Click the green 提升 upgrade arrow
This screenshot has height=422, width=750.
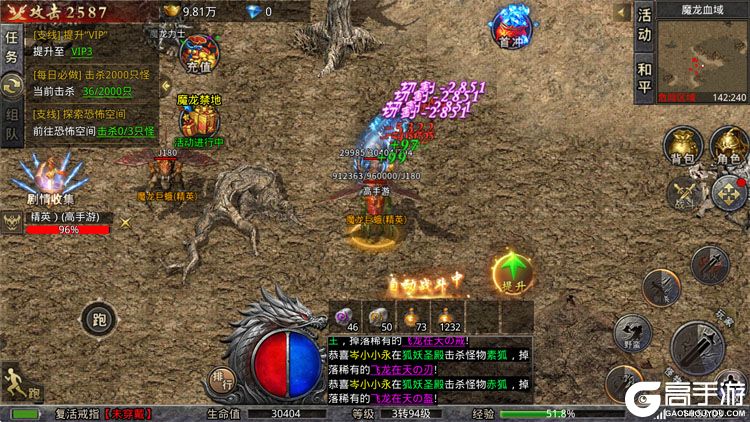point(511,274)
